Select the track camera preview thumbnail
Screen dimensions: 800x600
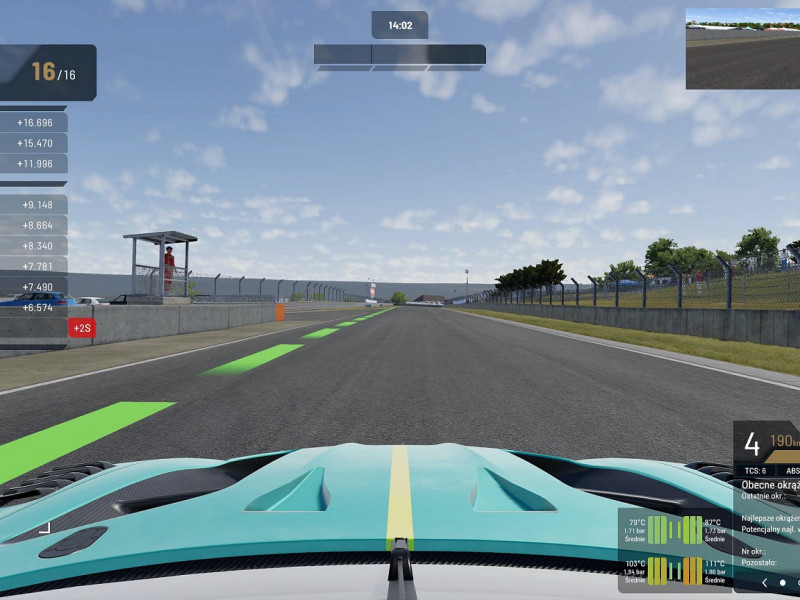click(743, 49)
